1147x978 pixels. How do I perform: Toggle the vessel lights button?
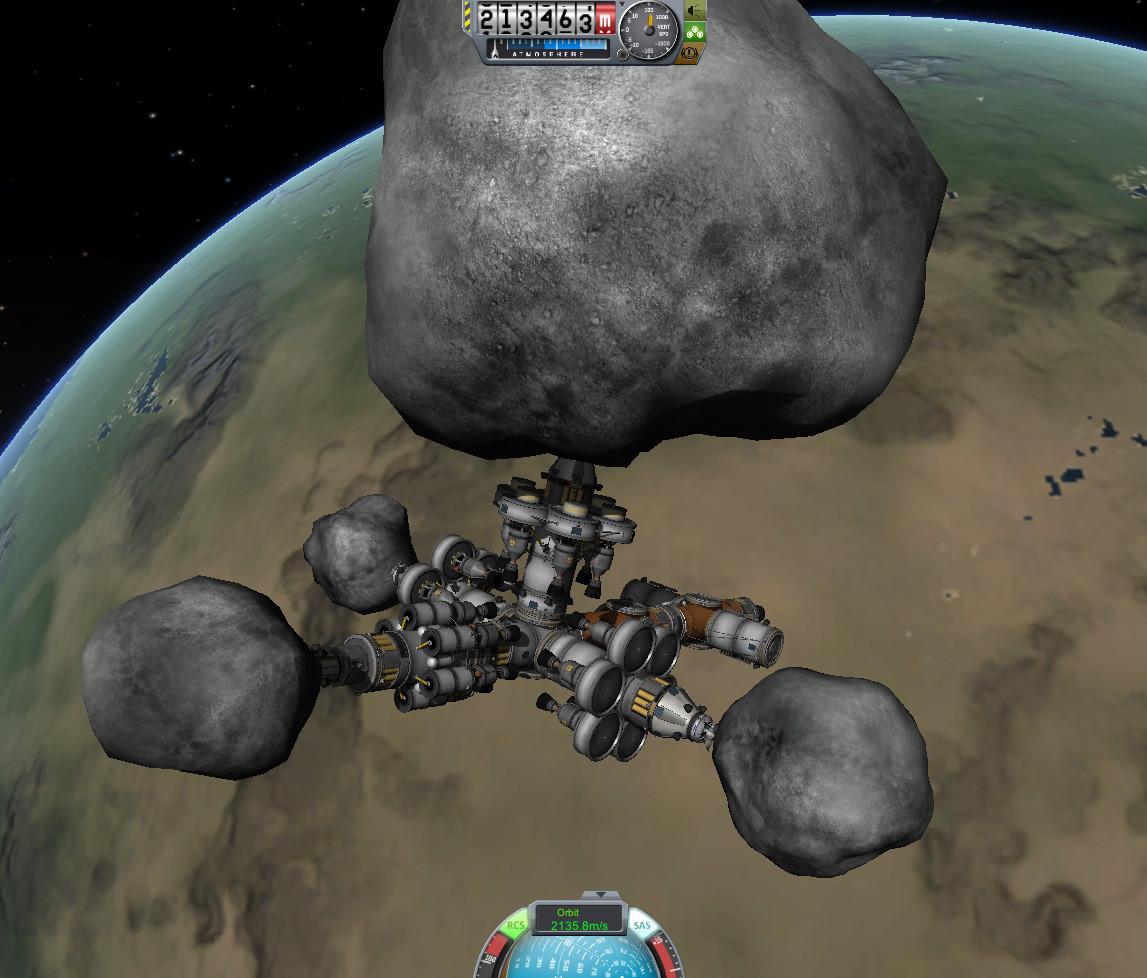(x=695, y=11)
